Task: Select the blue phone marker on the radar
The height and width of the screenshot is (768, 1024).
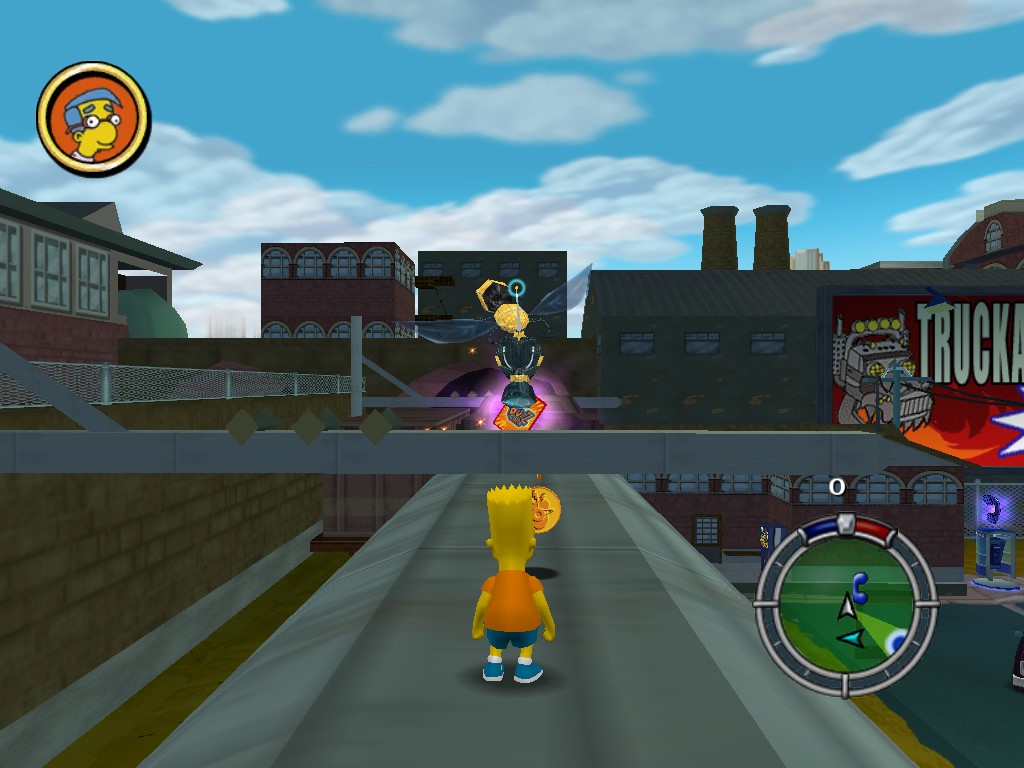Action: pyautogui.click(x=859, y=582)
